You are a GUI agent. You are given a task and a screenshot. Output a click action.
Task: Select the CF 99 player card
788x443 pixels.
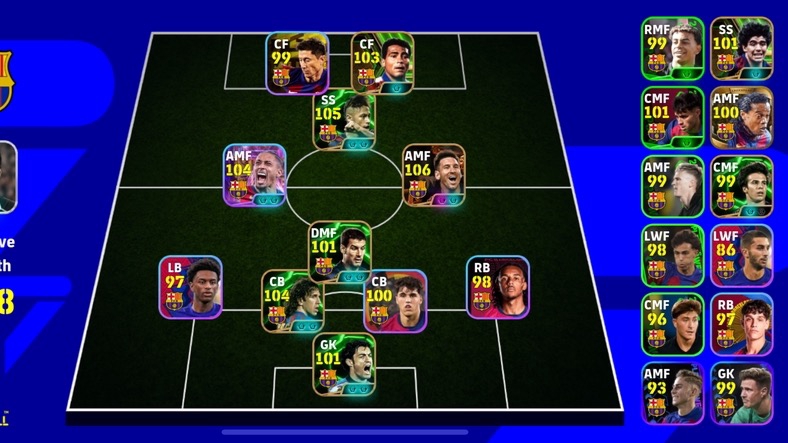297,63
